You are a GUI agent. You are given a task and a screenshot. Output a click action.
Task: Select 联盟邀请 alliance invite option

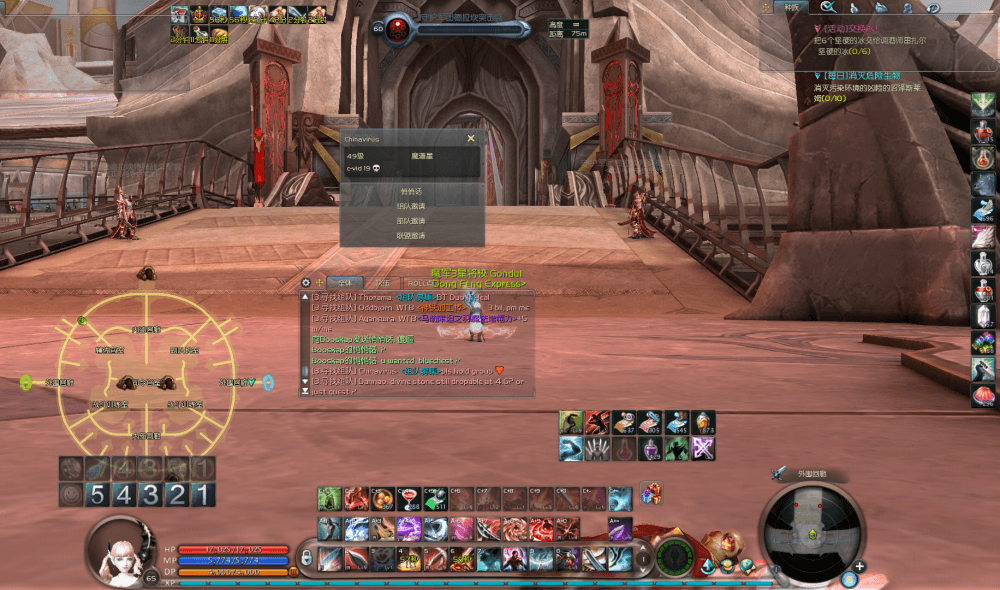[412, 236]
